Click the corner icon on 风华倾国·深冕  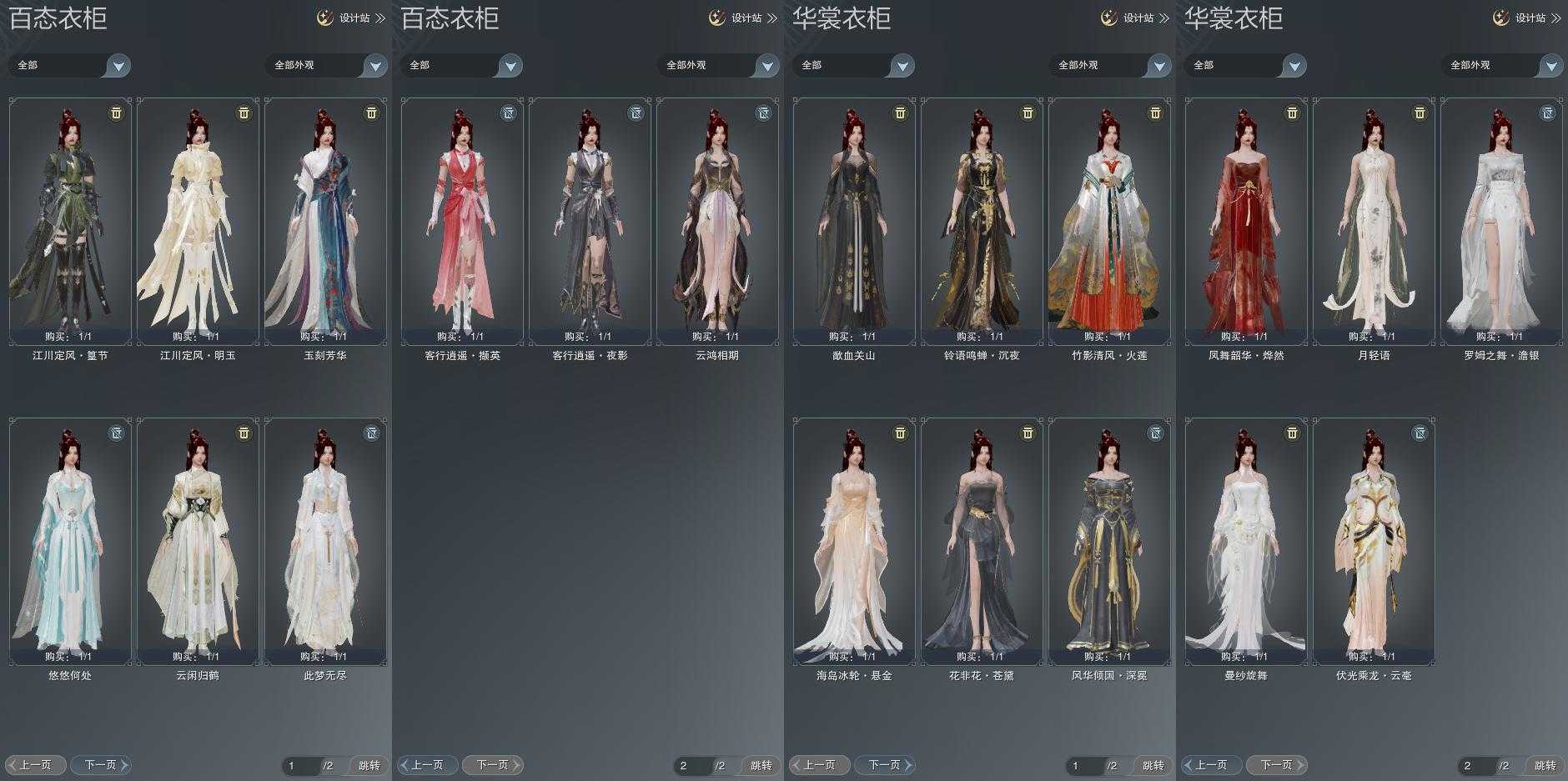(1155, 433)
